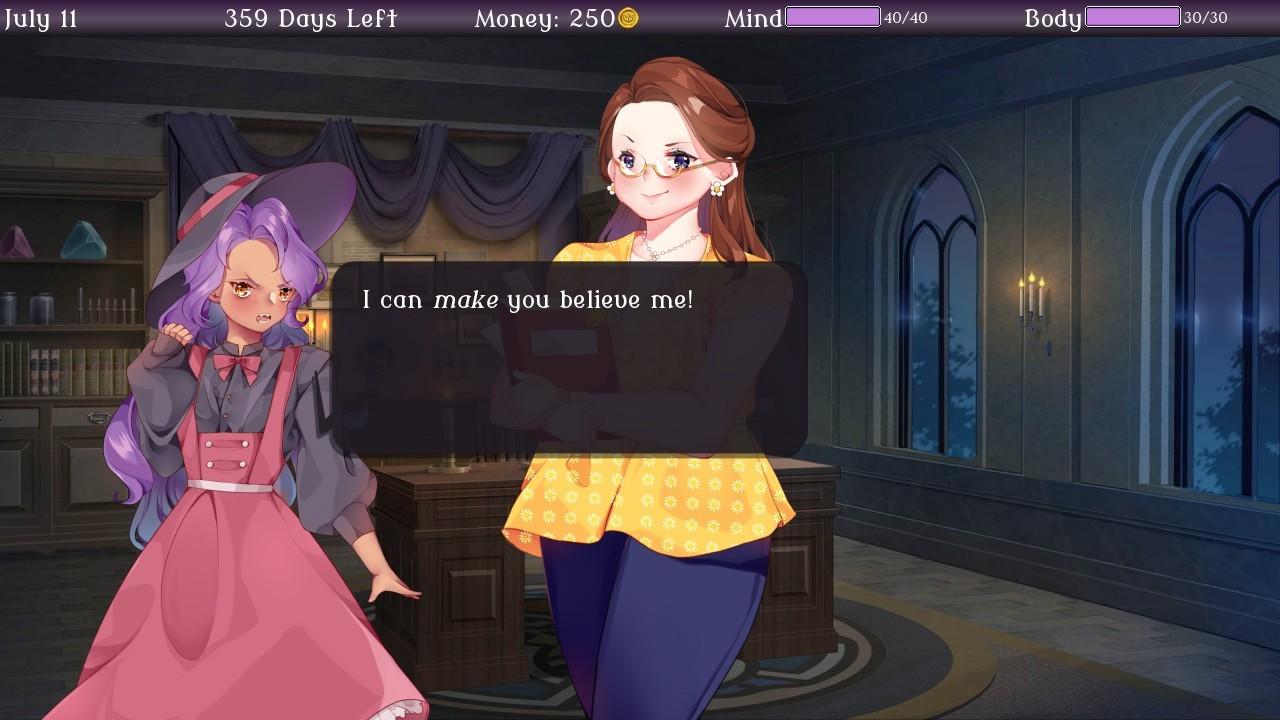Click the July 11 date label
Screen dimensions: 1280x720
point(42,17)
